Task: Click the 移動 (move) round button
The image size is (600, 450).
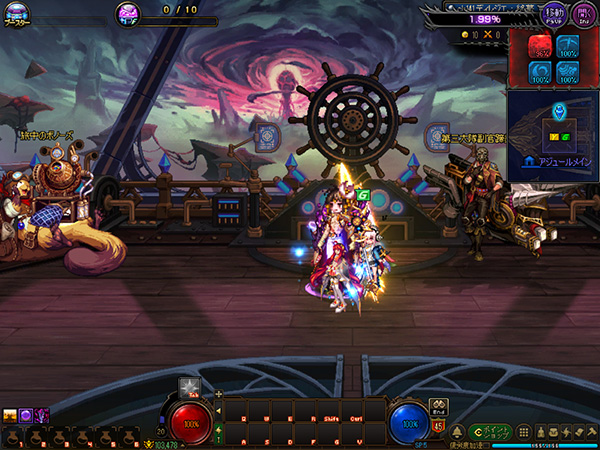Action: pos(552,14)
